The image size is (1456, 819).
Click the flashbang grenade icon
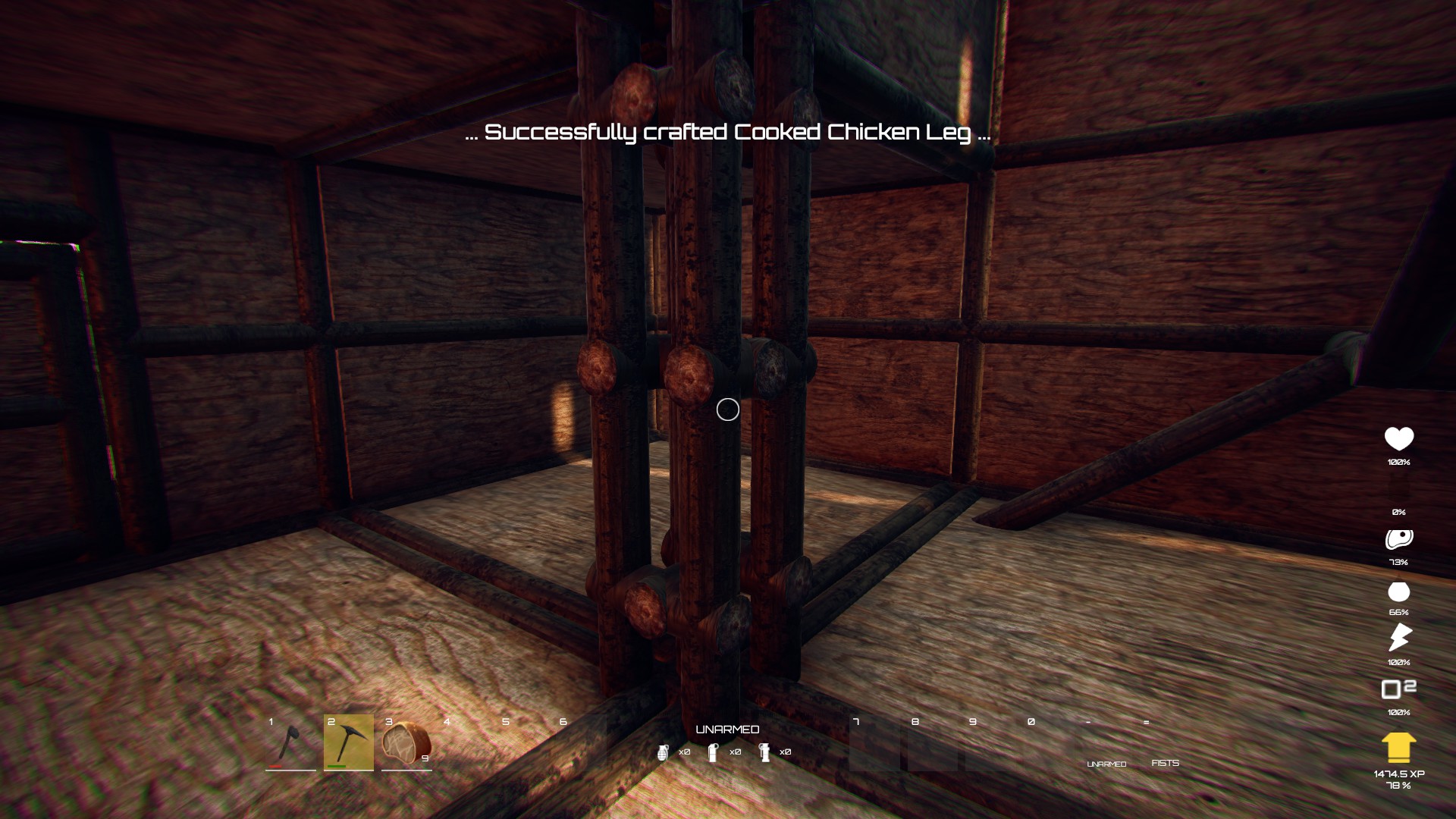point(714,753)
